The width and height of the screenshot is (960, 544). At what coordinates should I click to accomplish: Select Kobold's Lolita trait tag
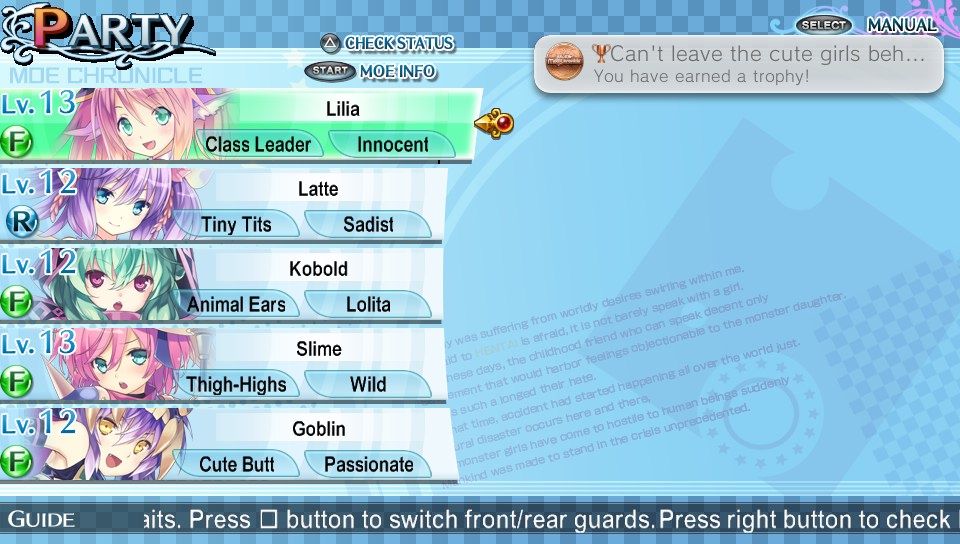[368, 305]
